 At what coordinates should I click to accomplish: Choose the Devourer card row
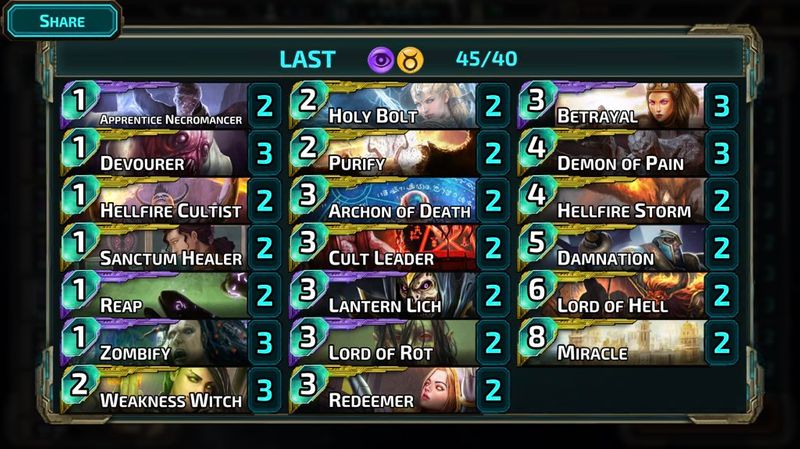coord(160,153)
